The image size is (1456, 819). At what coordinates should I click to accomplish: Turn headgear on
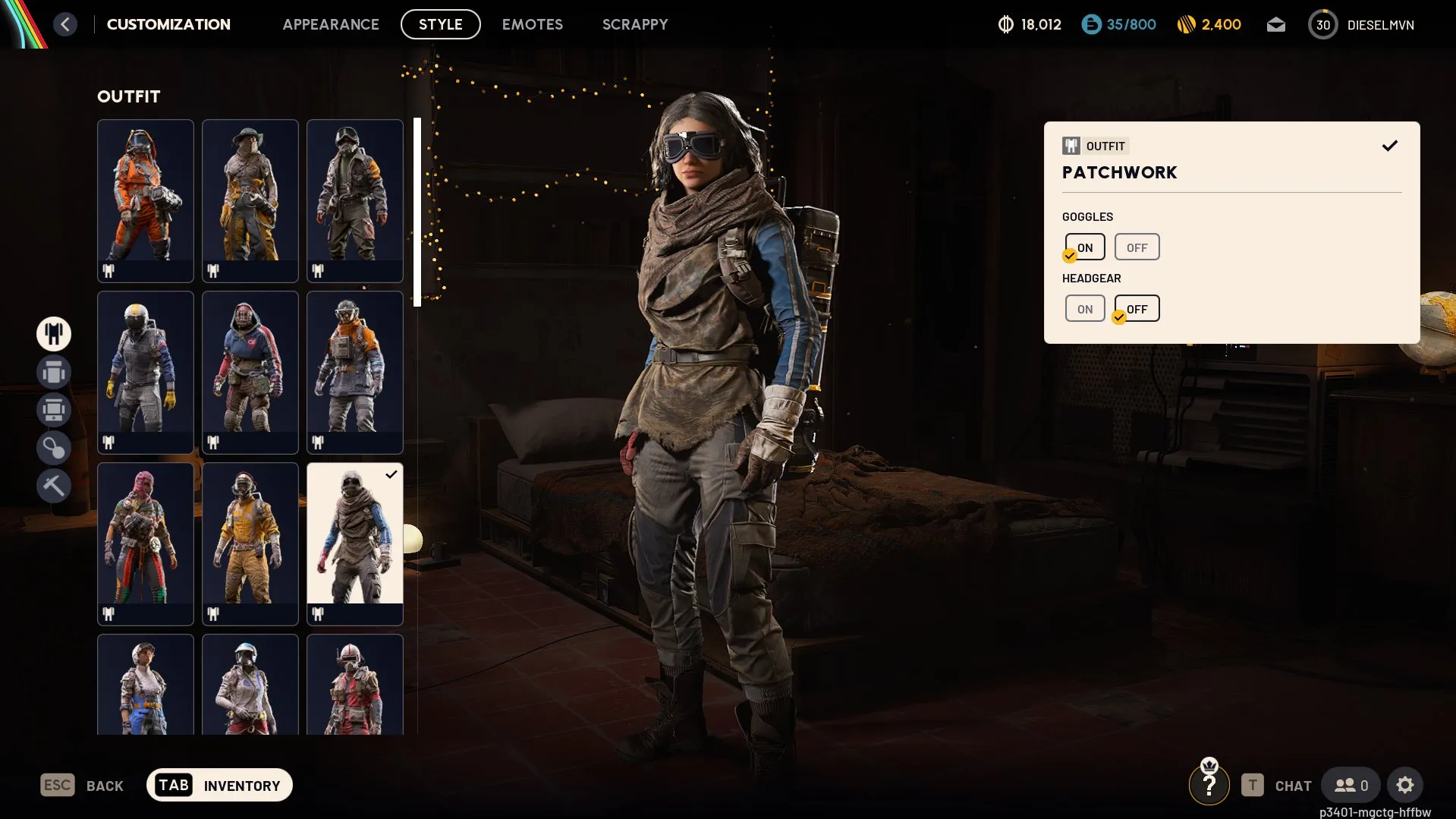click(x=1085, y=309)
